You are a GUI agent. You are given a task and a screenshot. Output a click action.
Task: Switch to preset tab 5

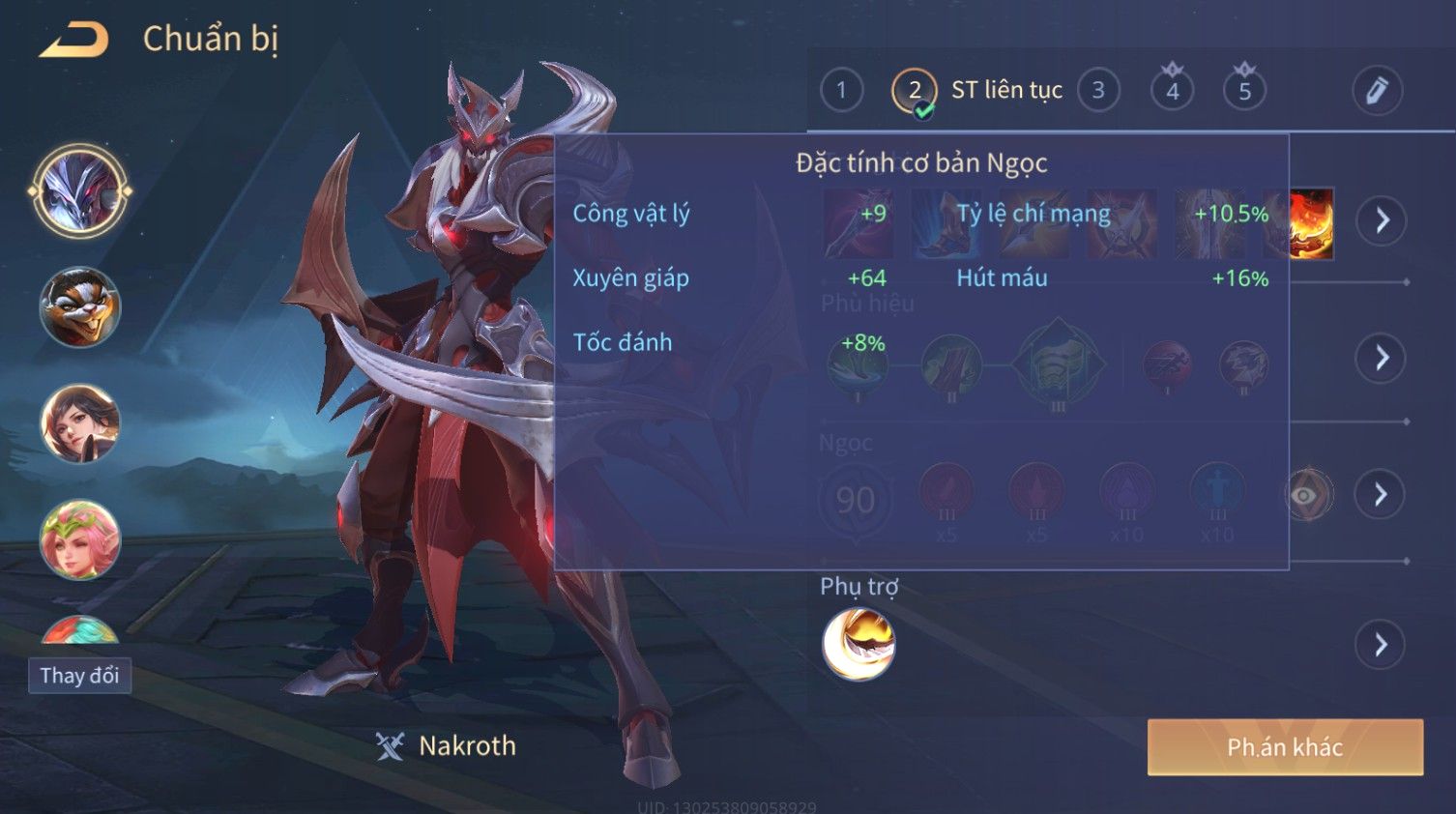click(x=1244, y=91)
